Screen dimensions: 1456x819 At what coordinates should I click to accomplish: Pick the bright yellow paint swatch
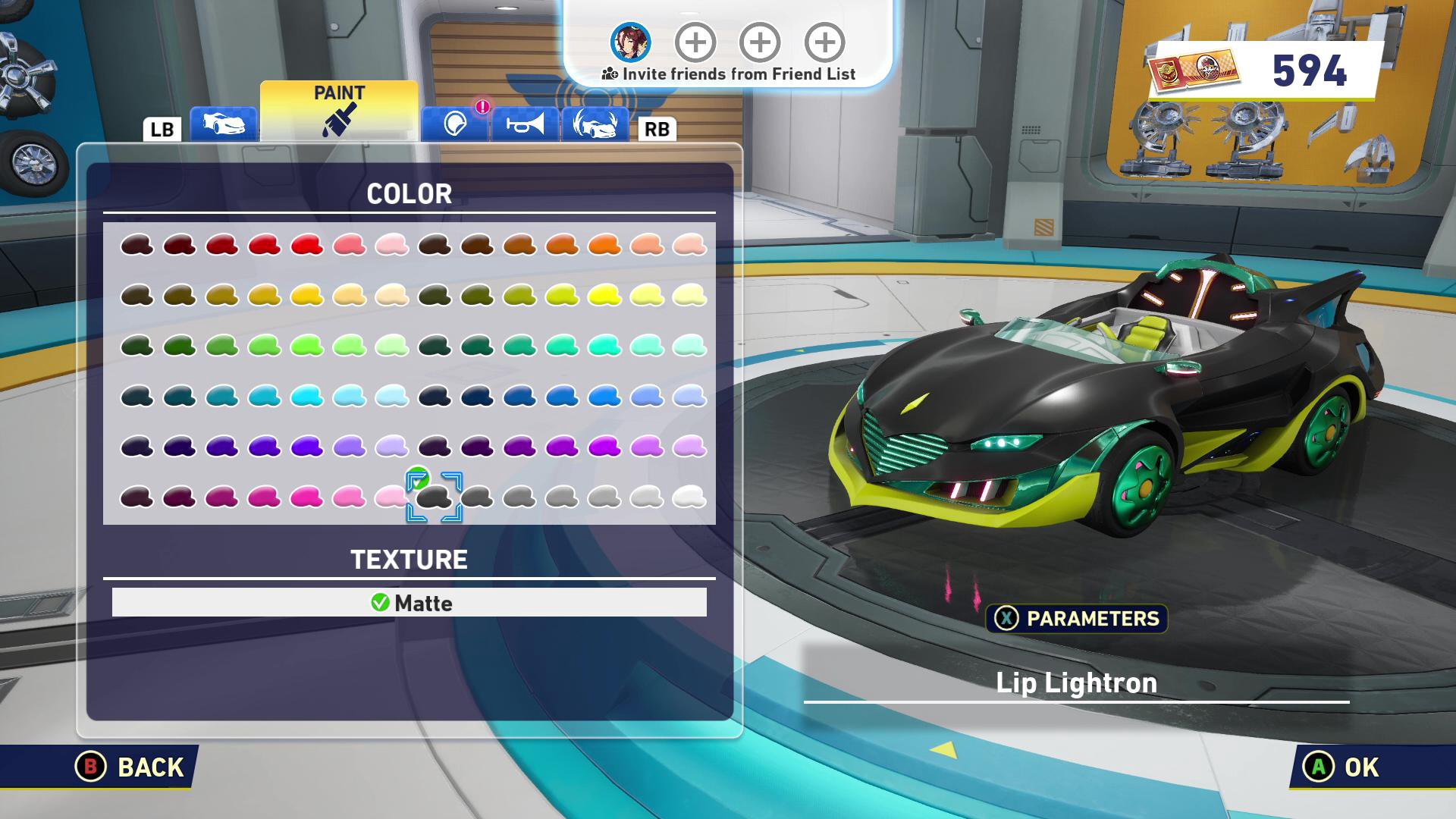pos(604,295)
